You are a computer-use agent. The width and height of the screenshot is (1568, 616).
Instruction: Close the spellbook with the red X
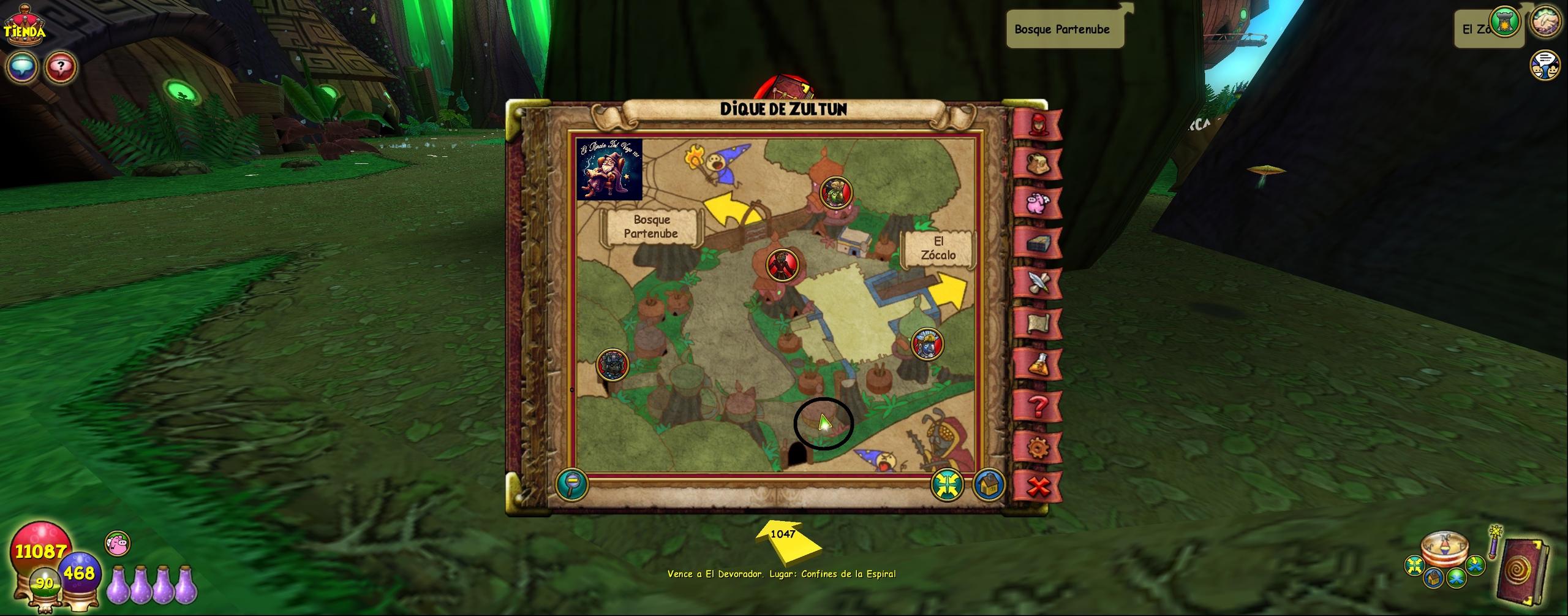(x=1038, y=488)
